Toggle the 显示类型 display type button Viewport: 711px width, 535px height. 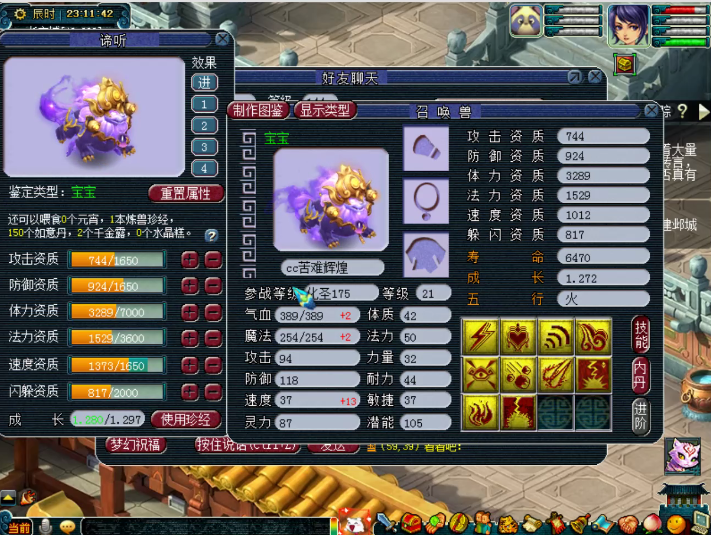(325, 110)
